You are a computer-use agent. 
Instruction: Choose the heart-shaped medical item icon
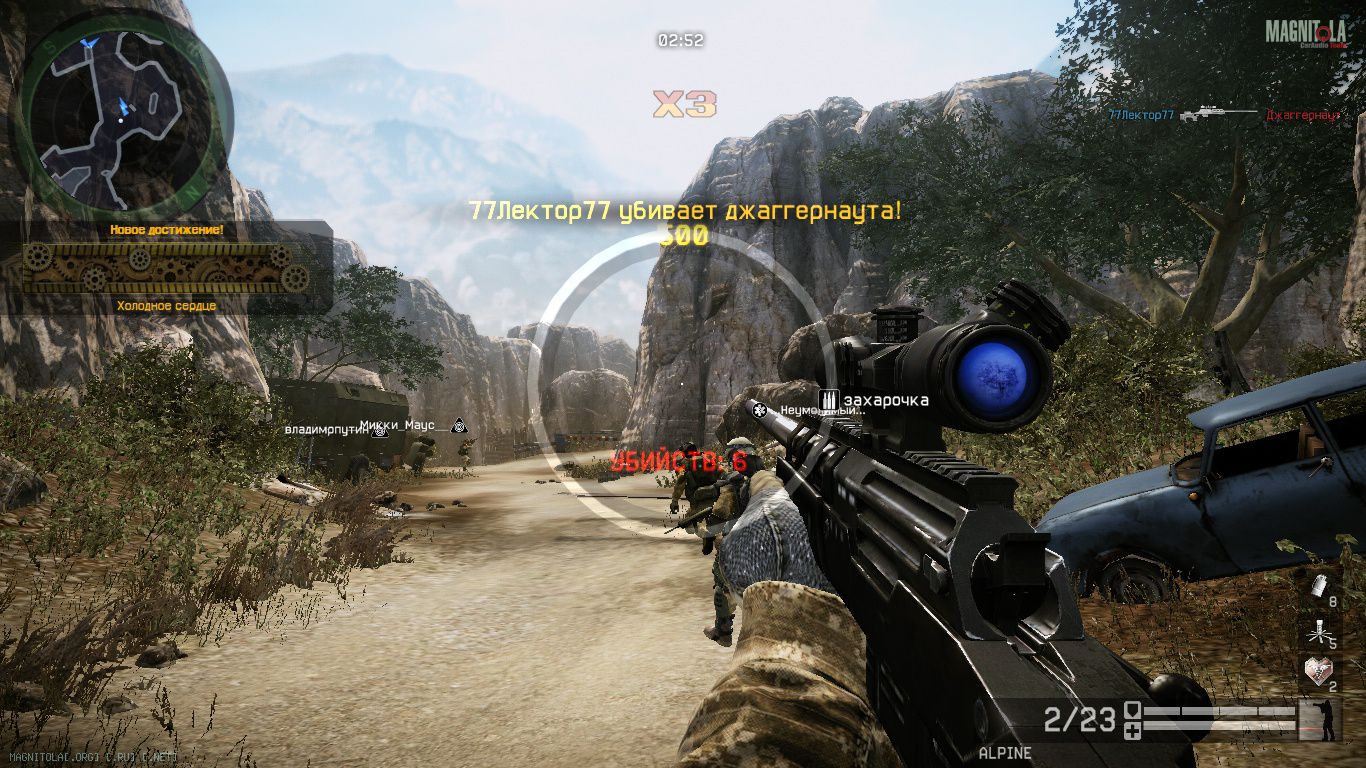pyautogui.click(x=1318, y=672)
